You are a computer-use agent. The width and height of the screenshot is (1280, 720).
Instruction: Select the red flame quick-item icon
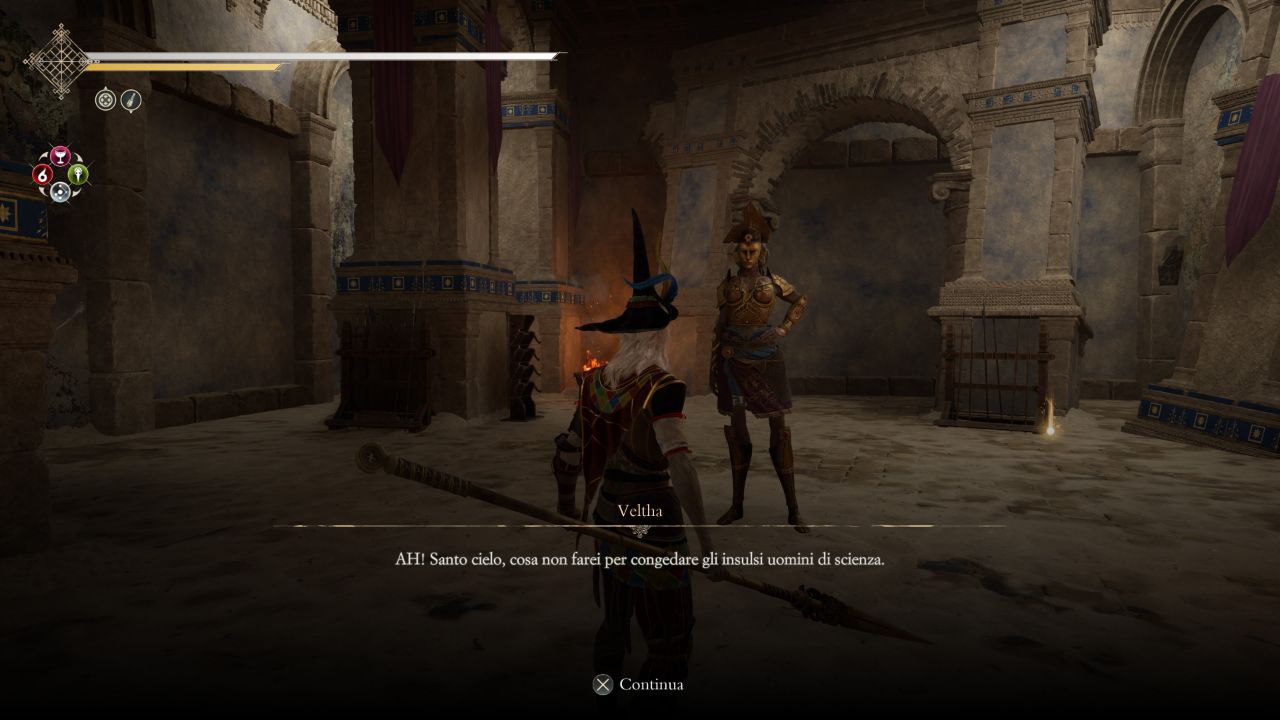point(43,175)
